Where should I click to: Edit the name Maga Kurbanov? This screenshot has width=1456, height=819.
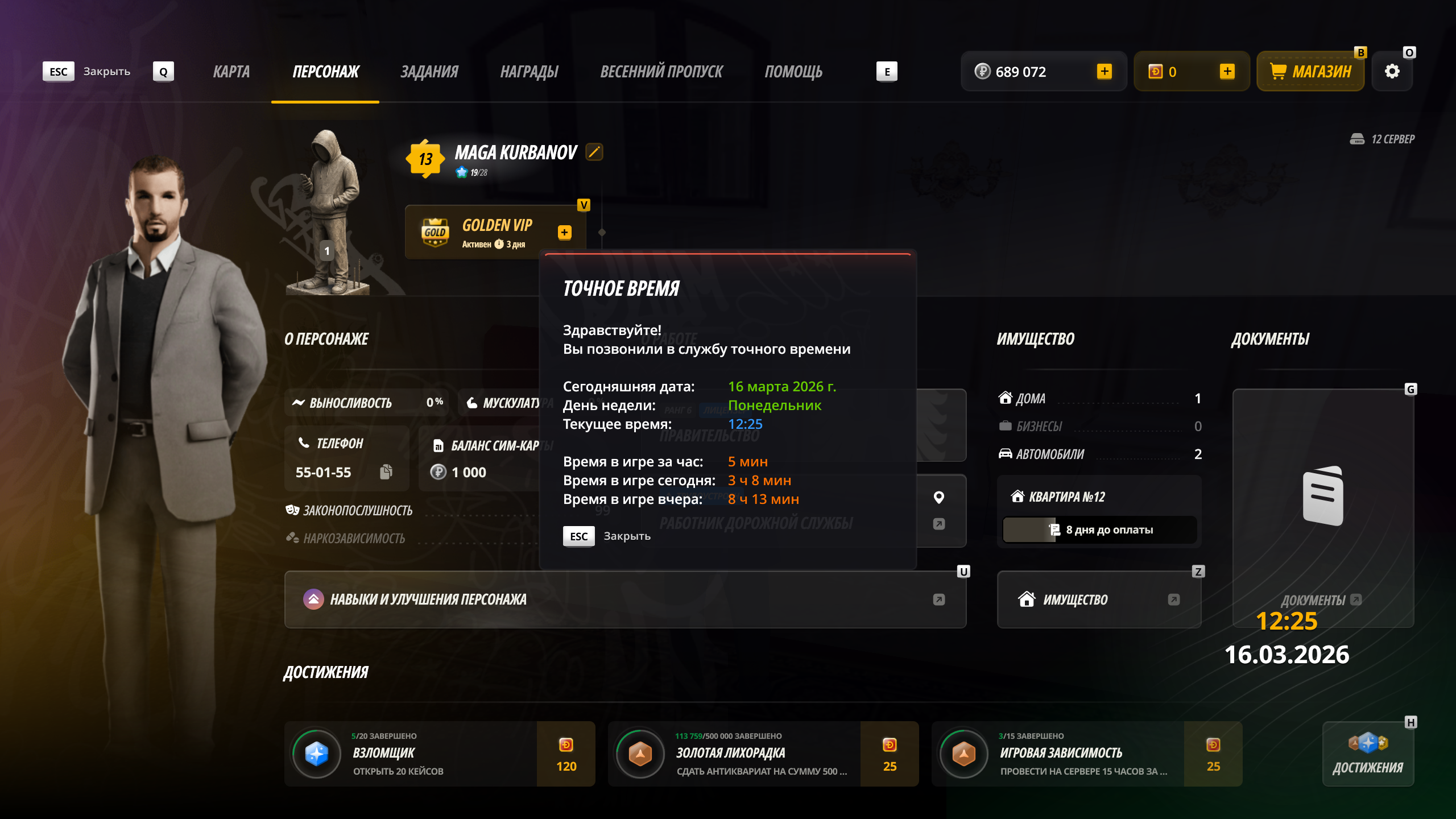coord(594,152)
